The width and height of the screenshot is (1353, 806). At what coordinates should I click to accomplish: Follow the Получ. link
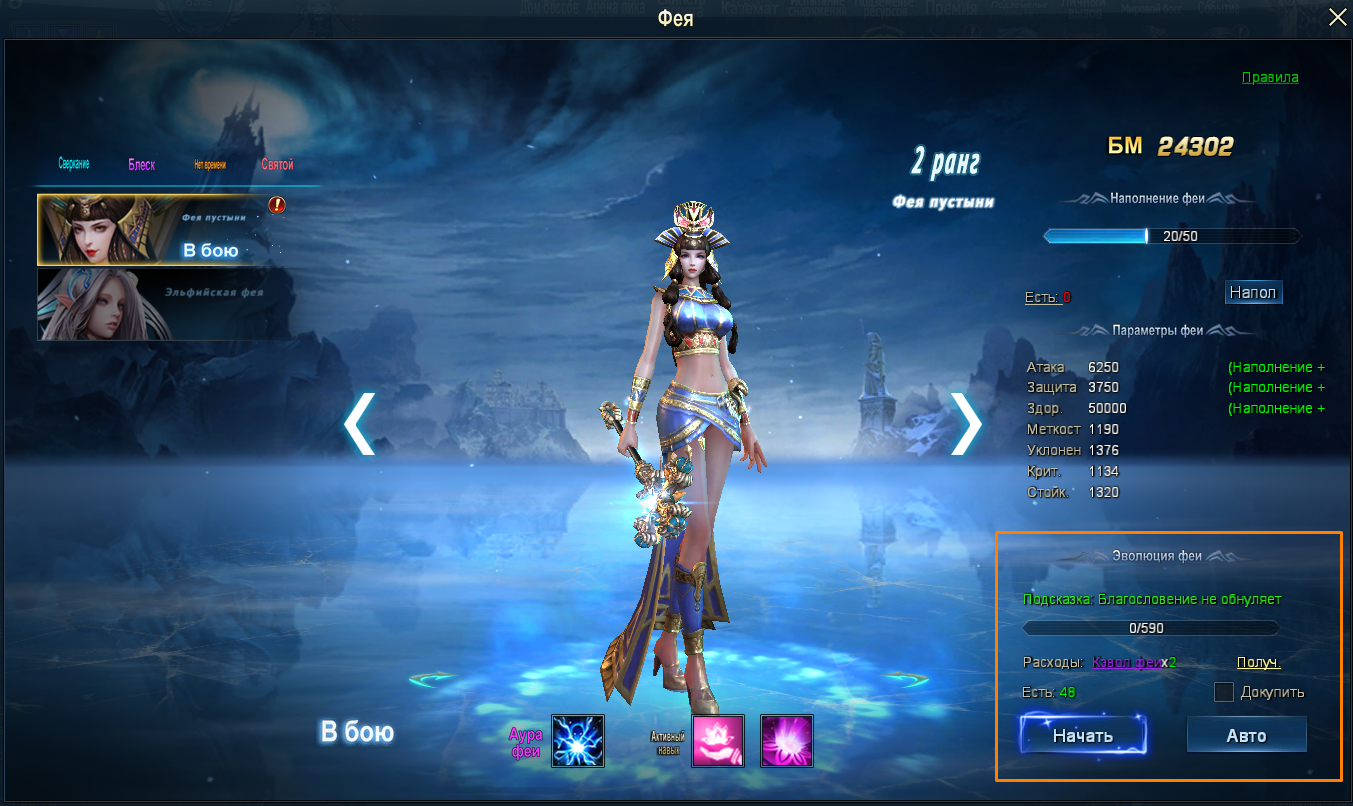(x=1259, y=662)
